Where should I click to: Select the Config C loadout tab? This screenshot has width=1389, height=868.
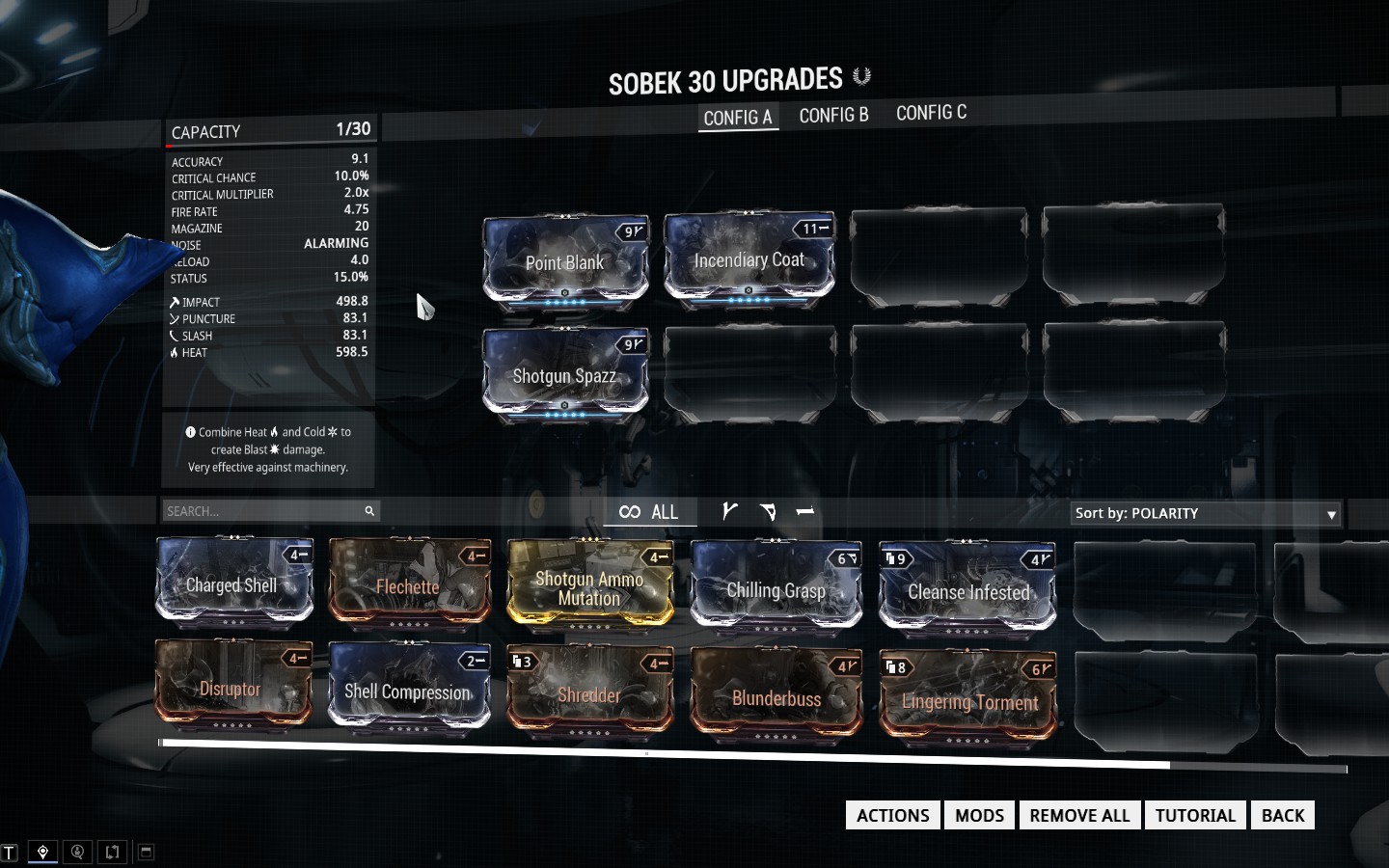[931, 113]
